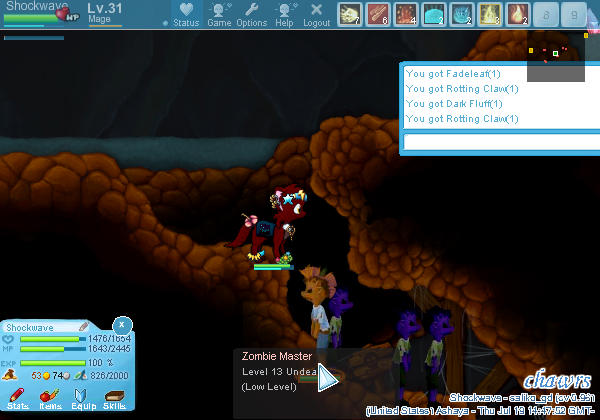
Task: Use the first hotbar skill with count 7
Action: pos(349,14)
